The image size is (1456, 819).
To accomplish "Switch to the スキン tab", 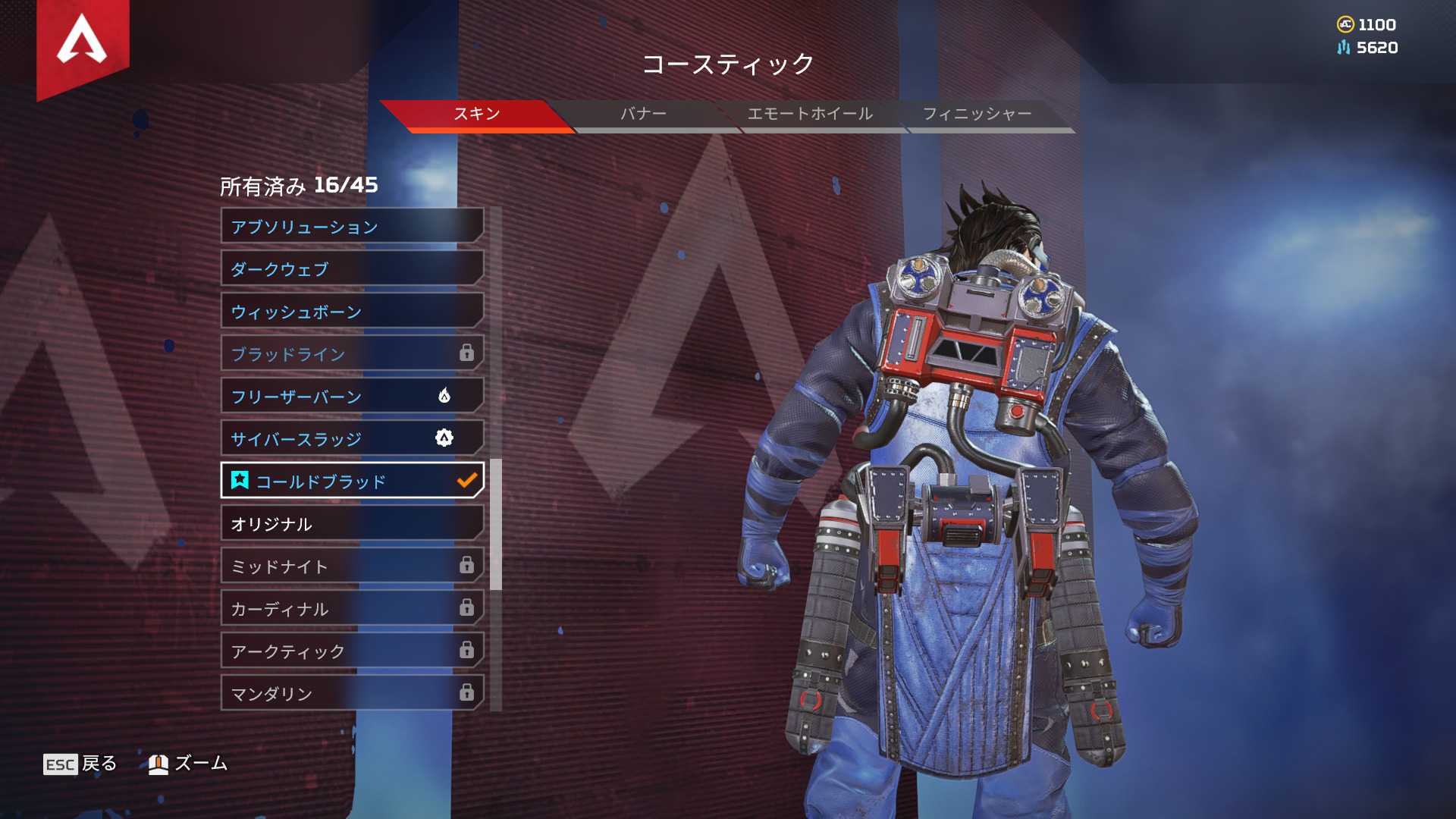I will pyautogui.click(x=476, y=114).
